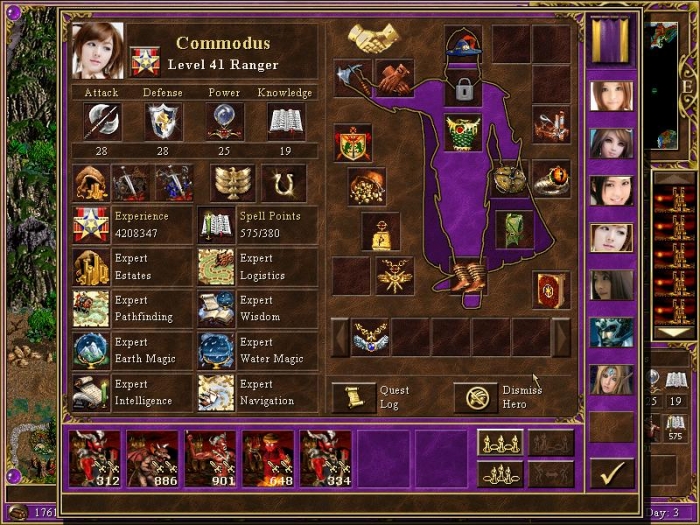View the Expert Wisdom skill
700x525 pixels.
coord(216,309)
